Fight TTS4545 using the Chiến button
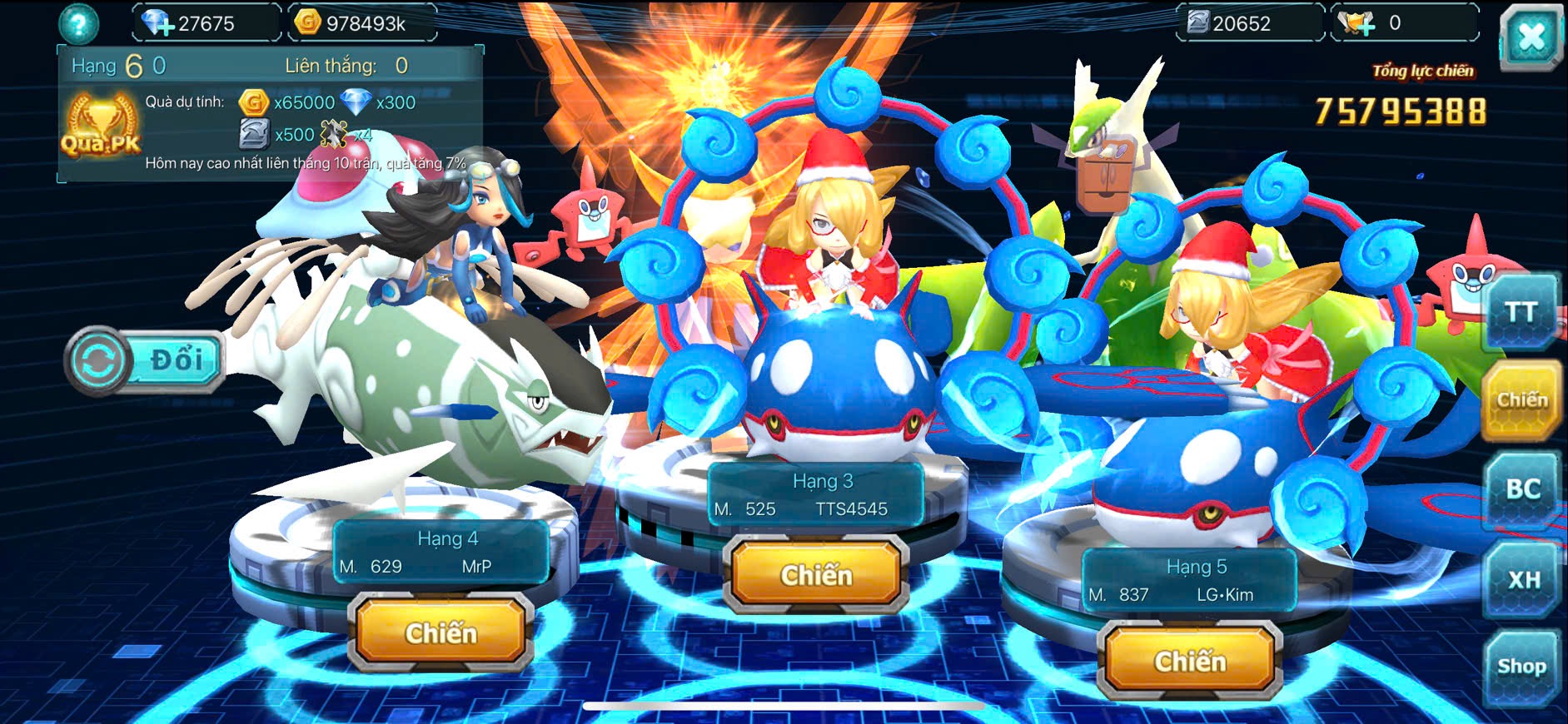This screenshot has width=1568, height=724. pos(816,575)
